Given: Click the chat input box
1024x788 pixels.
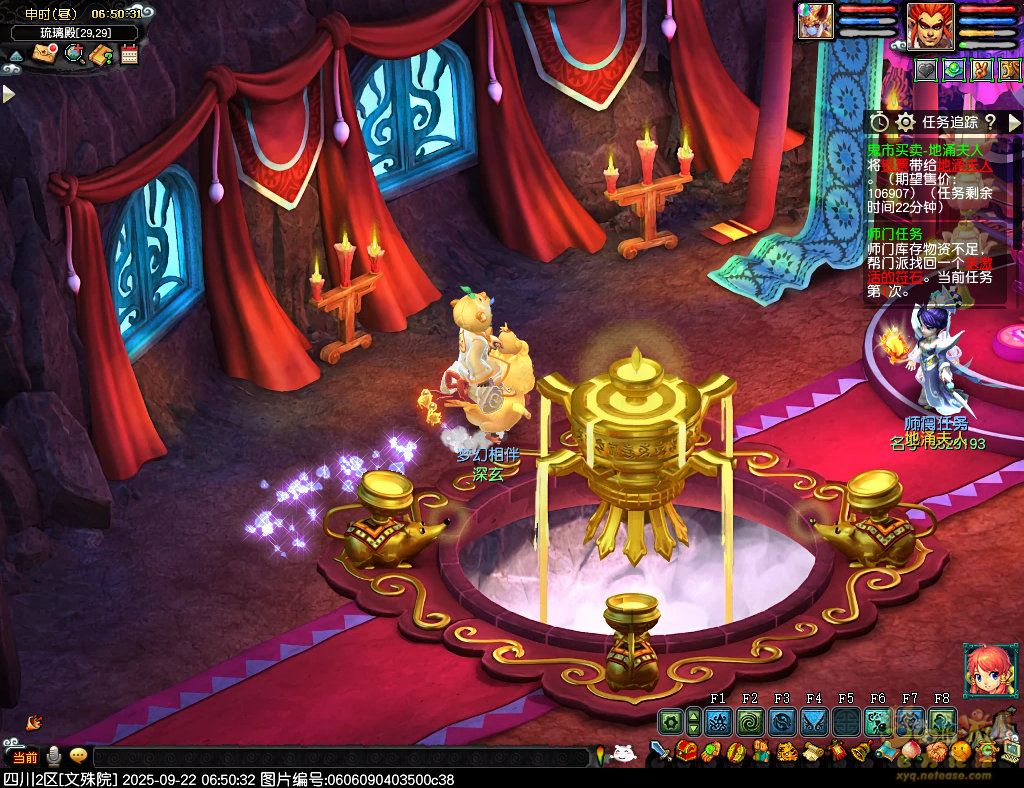Looking at the screenshot, I should [340, 757].
